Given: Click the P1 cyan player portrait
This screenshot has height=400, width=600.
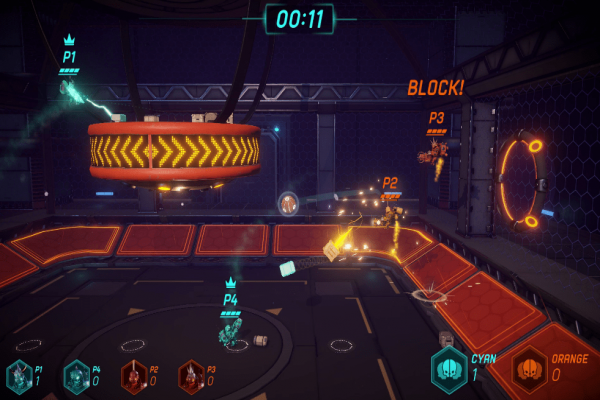Looking at the screenshot, I should (19, 376).
